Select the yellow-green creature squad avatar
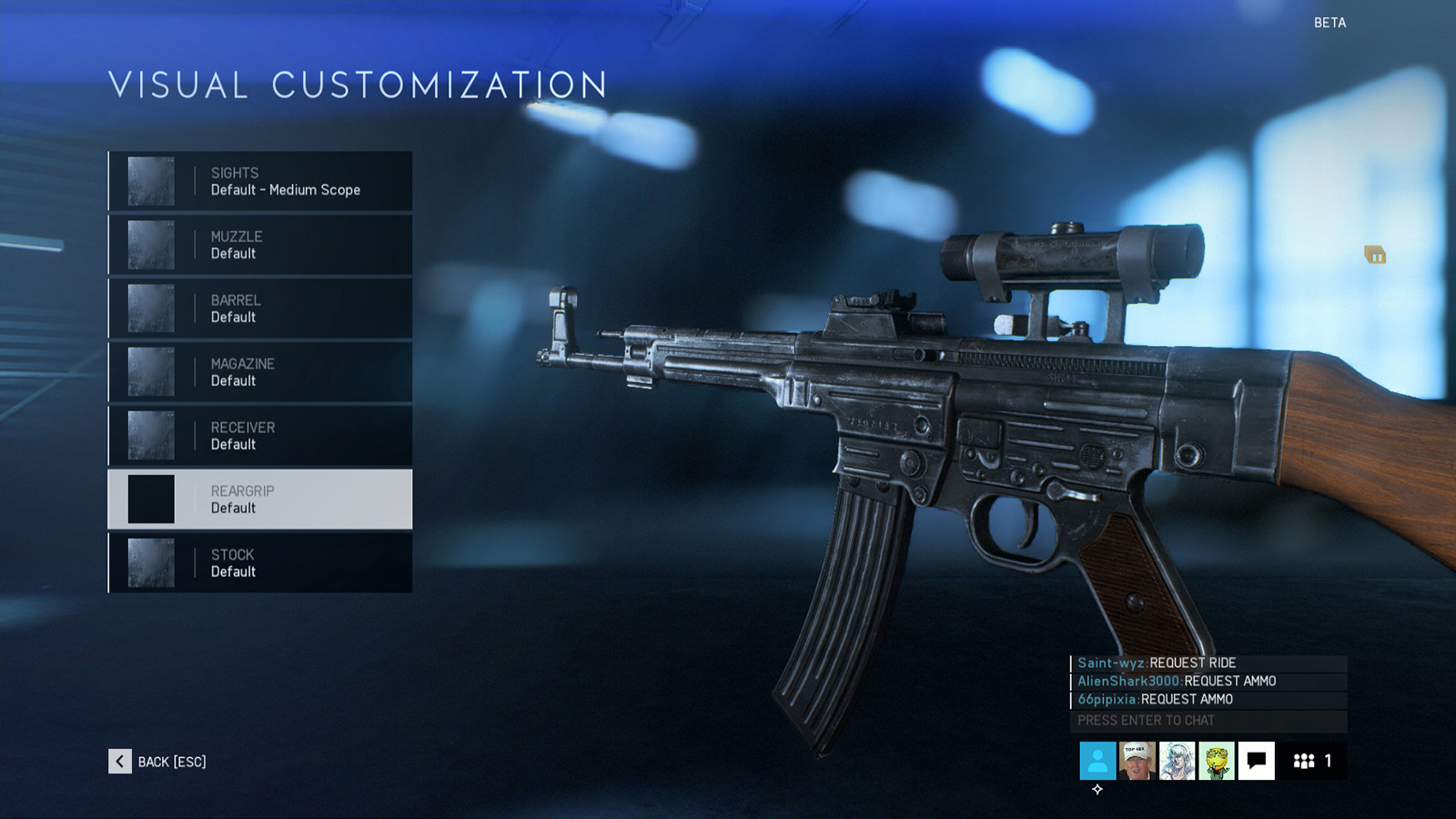1456x819 pixels. tap(1217, 761)
